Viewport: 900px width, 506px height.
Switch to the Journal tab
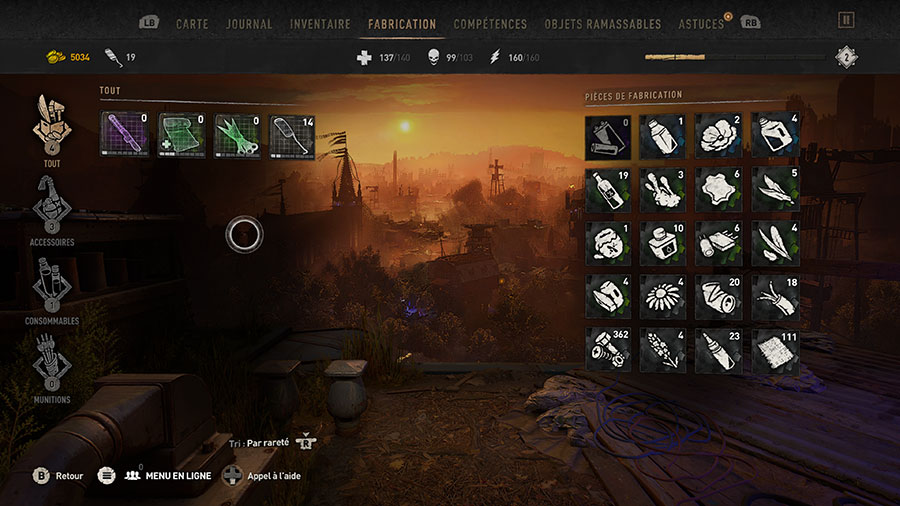(x=249, y=23)
